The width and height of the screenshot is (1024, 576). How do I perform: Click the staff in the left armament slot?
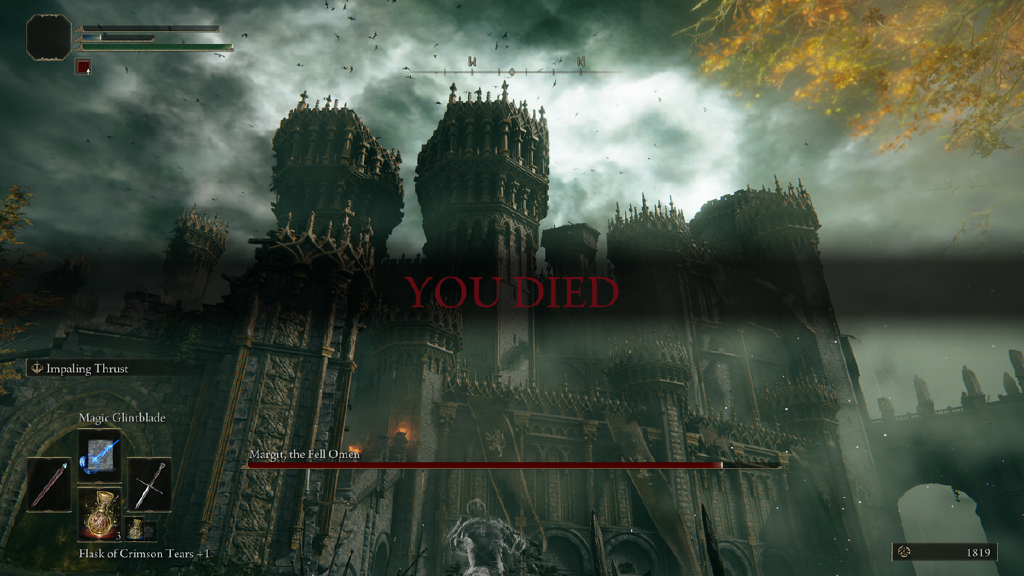[49, 485]
